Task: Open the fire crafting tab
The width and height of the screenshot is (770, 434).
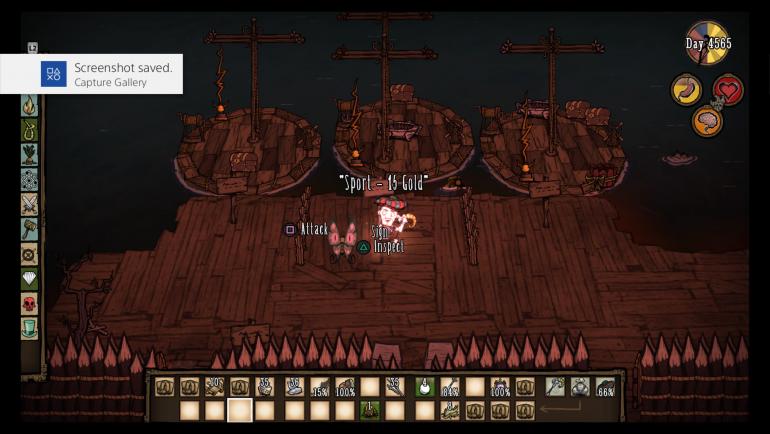Action: point(30,105)
